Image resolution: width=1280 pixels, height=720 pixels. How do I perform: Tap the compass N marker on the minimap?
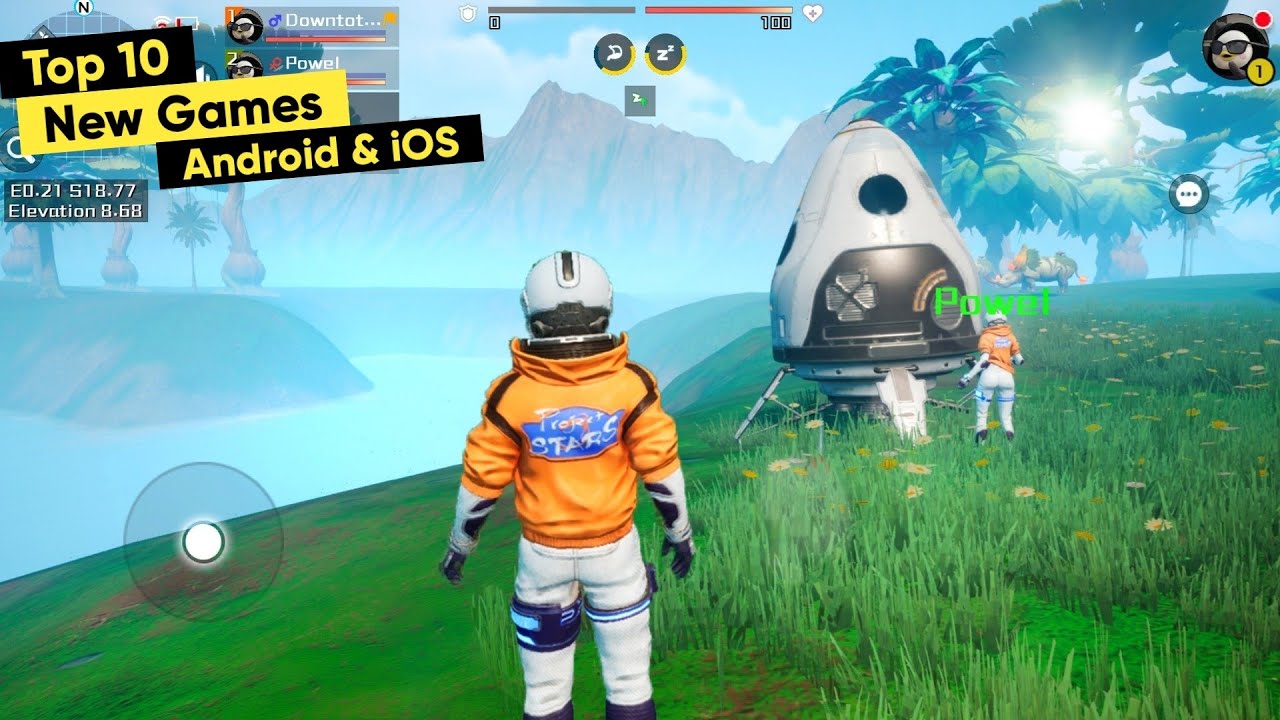[84, 8]
